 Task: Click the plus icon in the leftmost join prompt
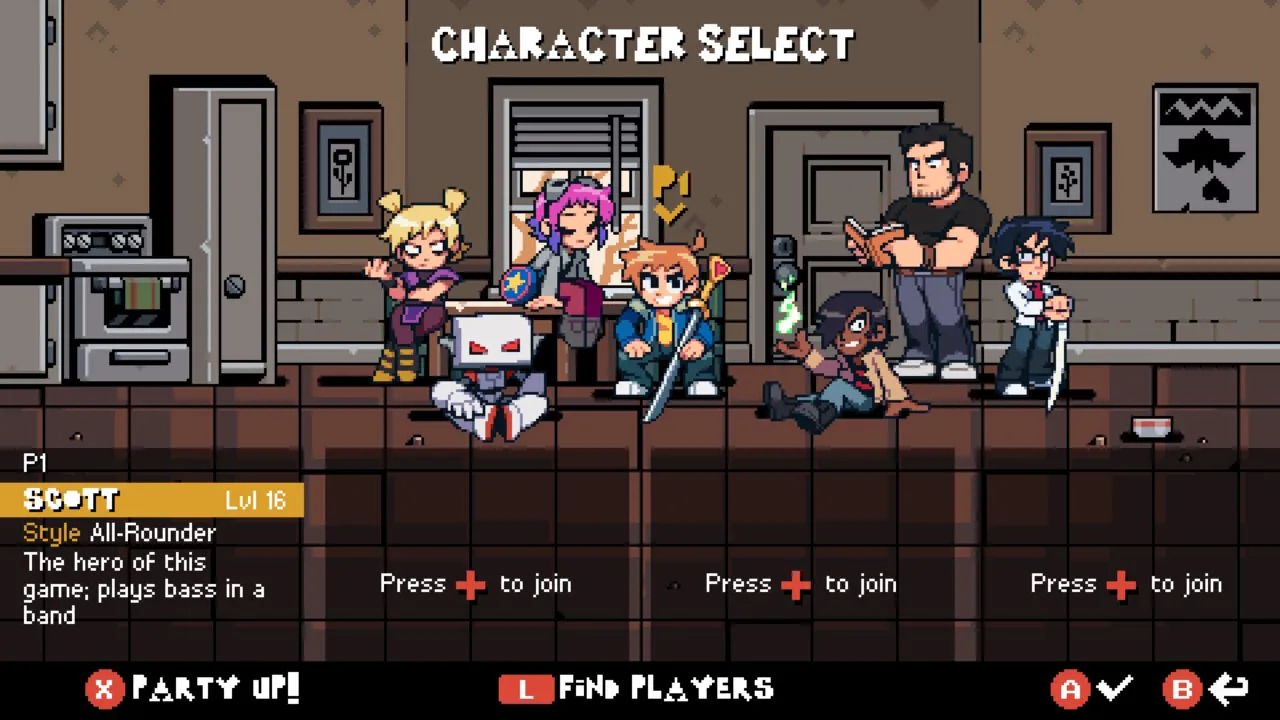[470, 584]
